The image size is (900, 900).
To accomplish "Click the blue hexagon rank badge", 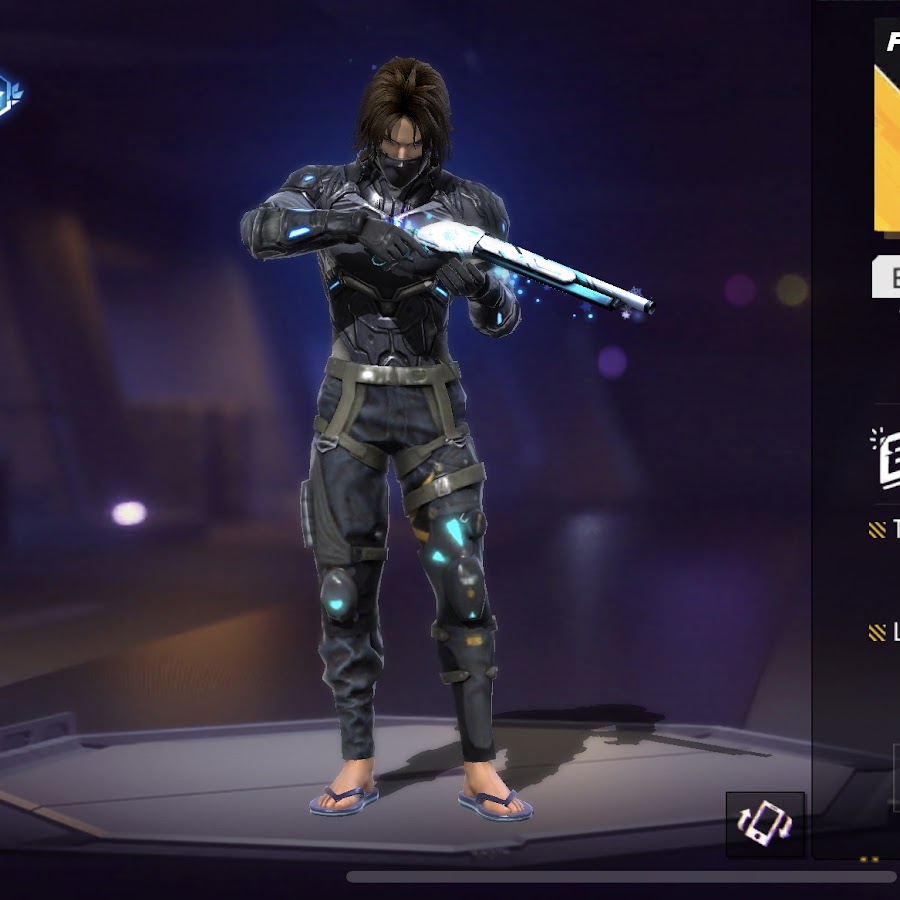I will click(x=9, y=94).
